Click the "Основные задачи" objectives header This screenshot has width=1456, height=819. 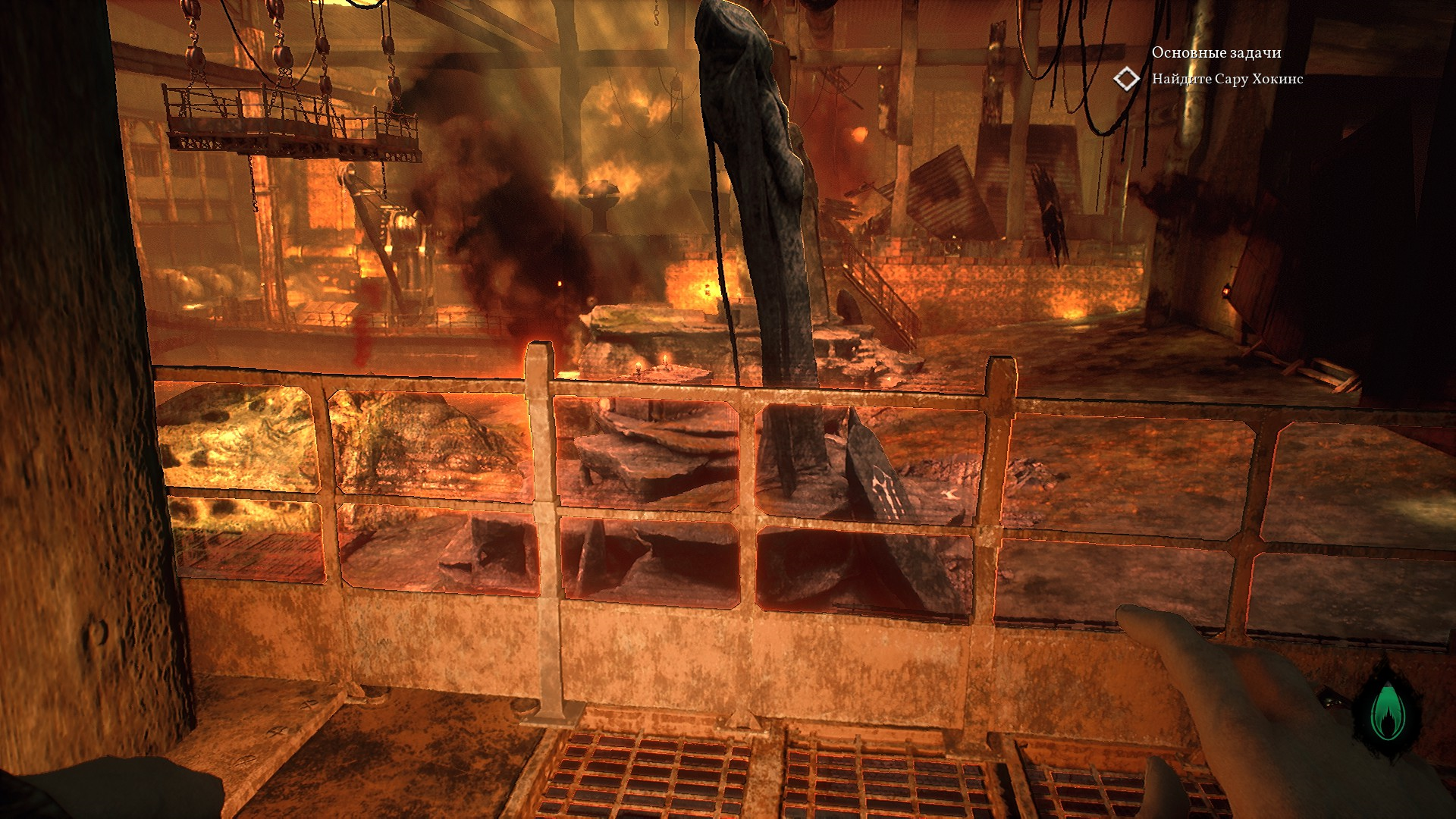[x=1216, y=52]
